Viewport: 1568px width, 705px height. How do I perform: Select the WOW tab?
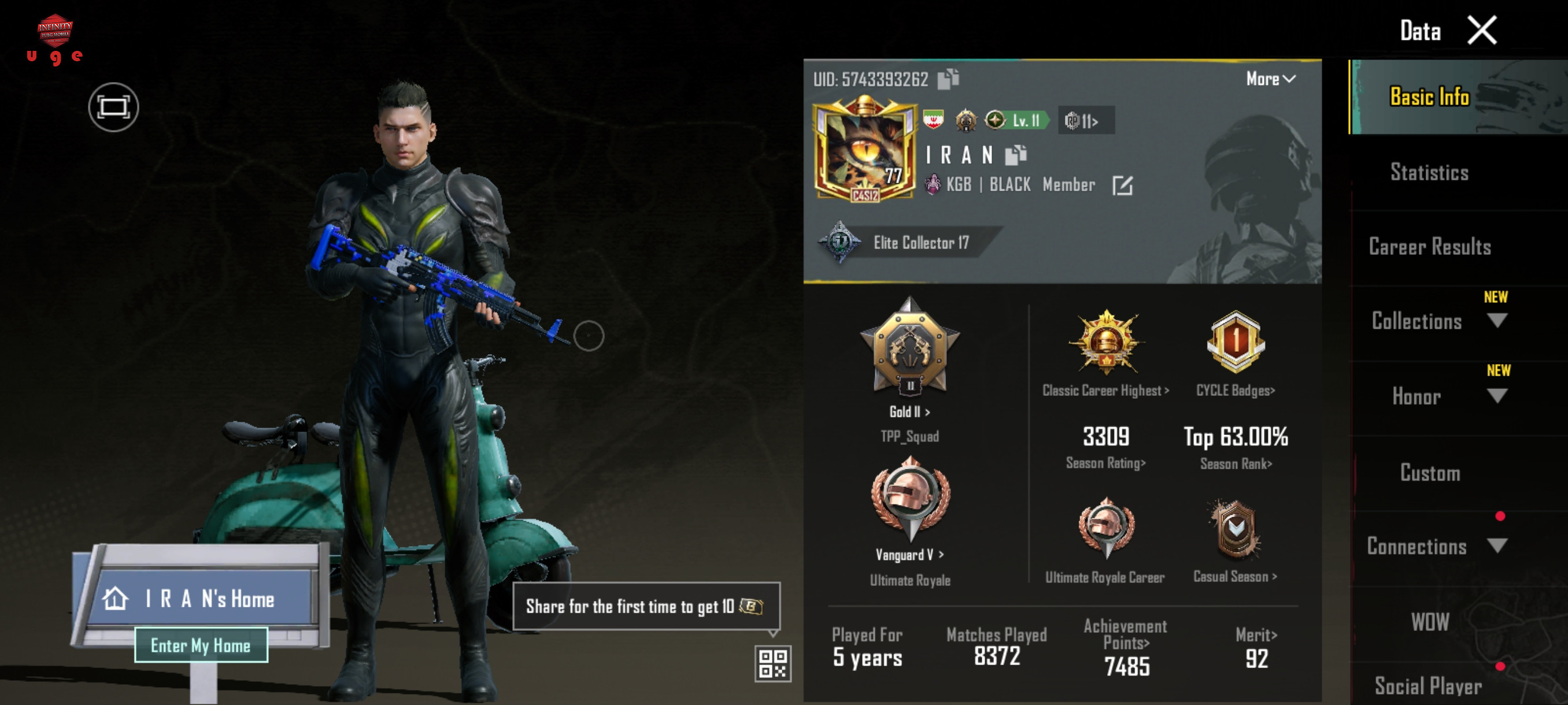click(x=1429, y=622)
